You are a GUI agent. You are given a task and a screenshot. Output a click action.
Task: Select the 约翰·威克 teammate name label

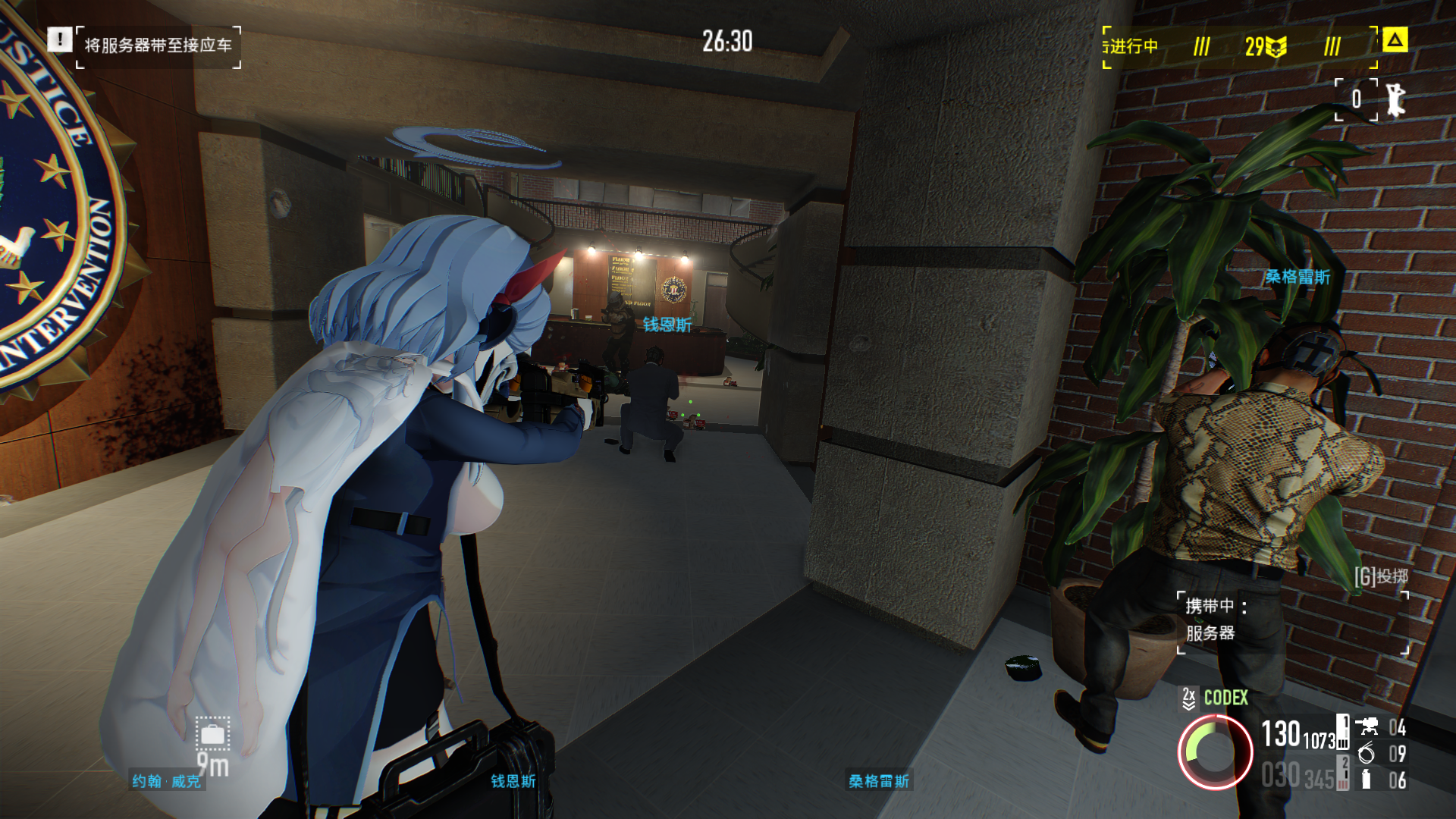167,781
